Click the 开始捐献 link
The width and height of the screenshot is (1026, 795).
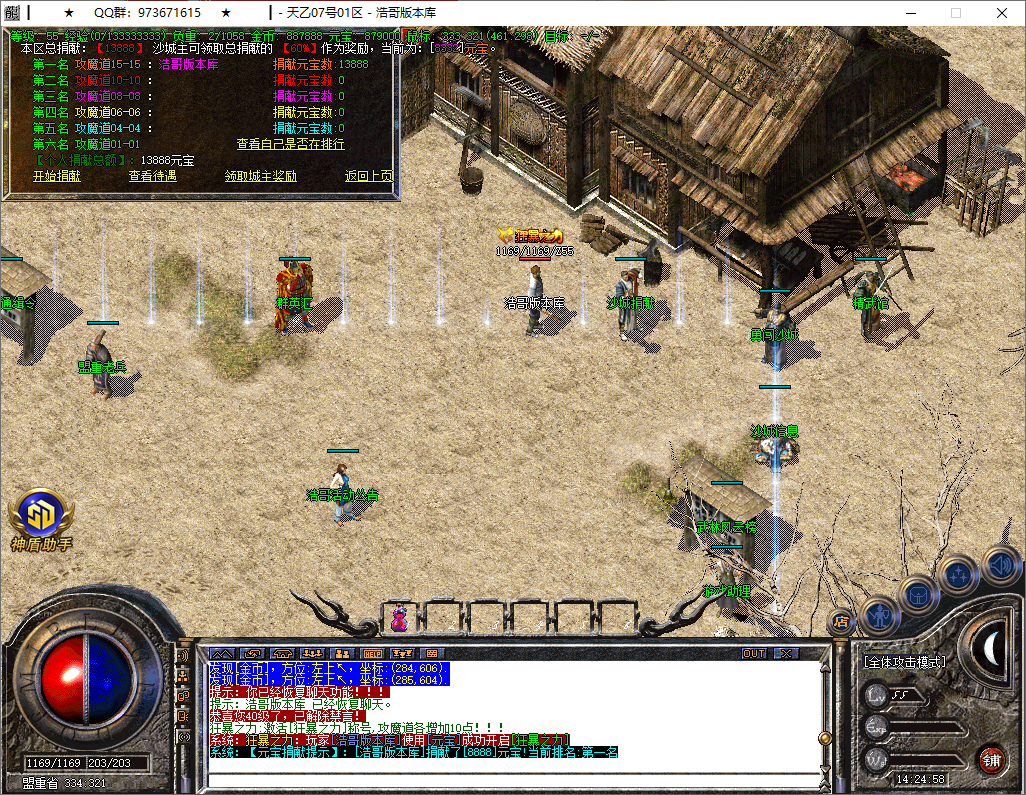click(x=56, y=176)
